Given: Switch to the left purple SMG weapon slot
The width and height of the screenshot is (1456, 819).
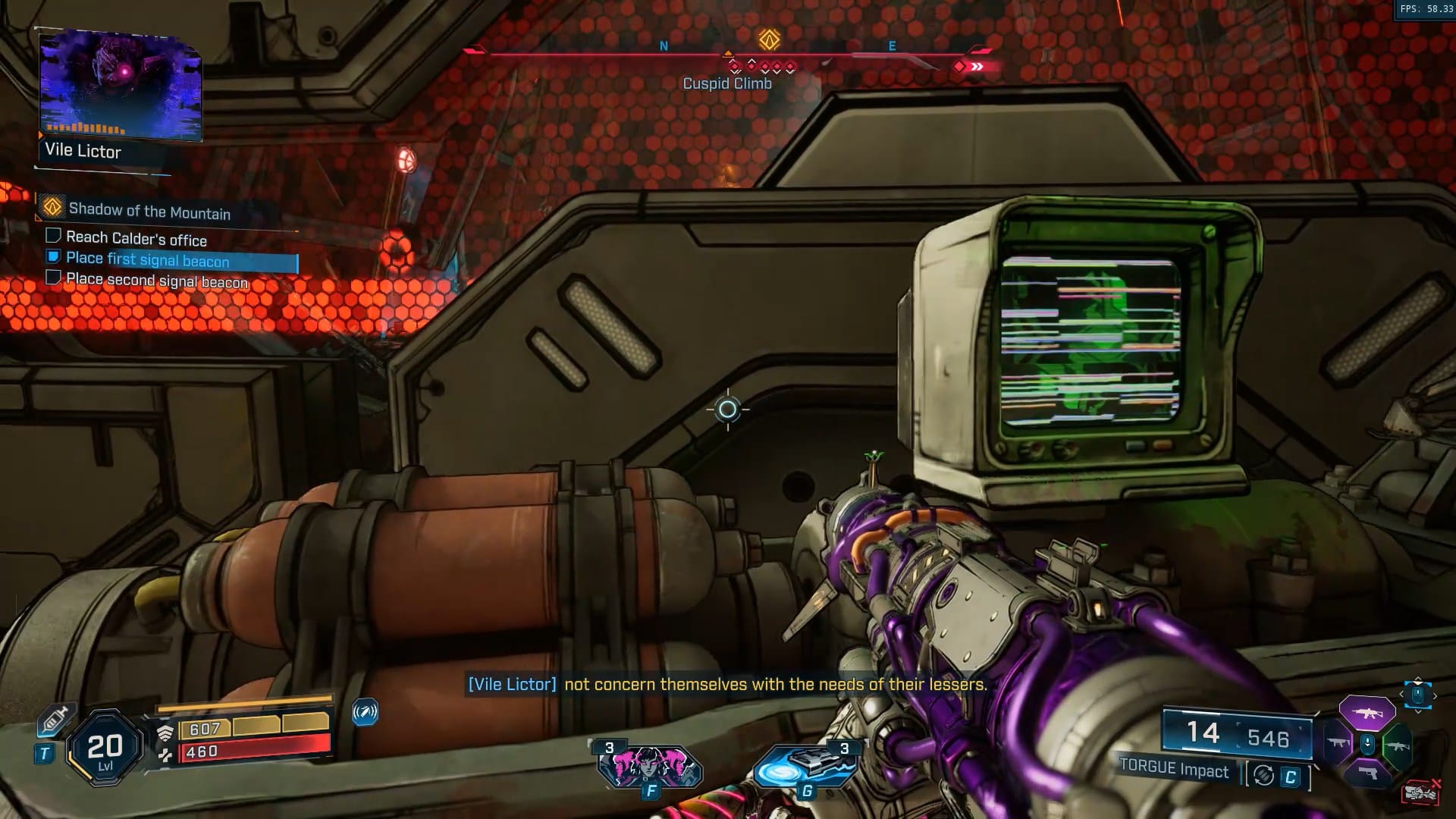Looking at the screenshot, I should coord(1338,743).
